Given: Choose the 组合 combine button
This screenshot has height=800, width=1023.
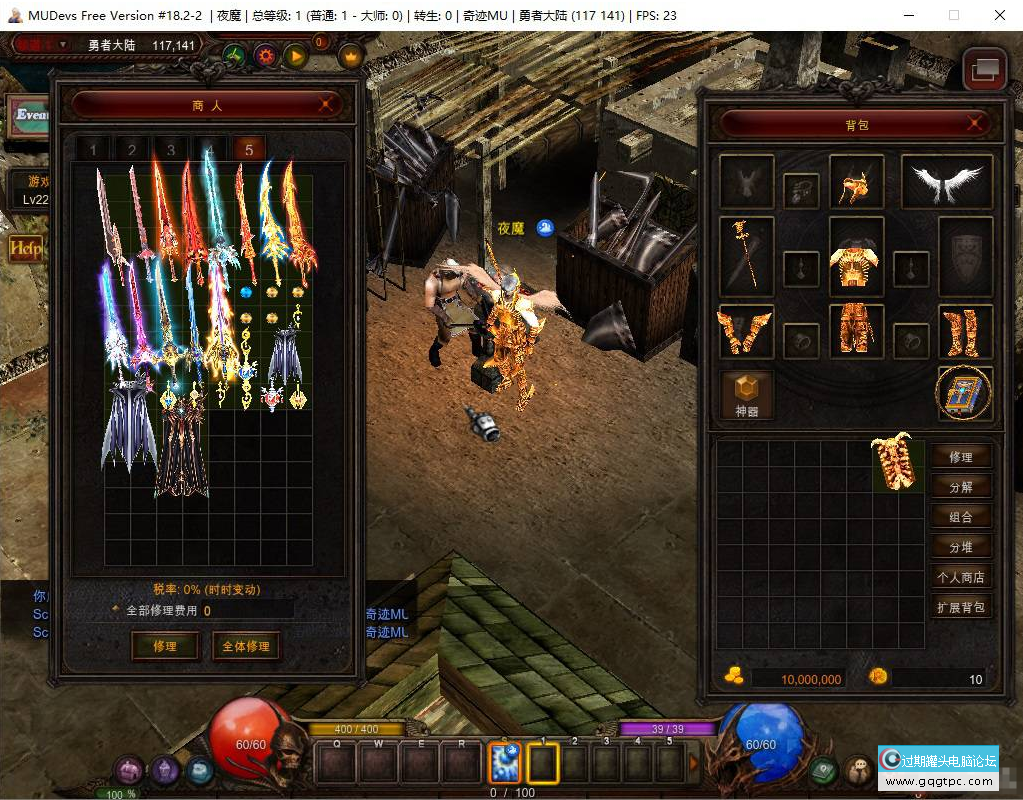Looking at the screenshot, I should click(961, 517).
